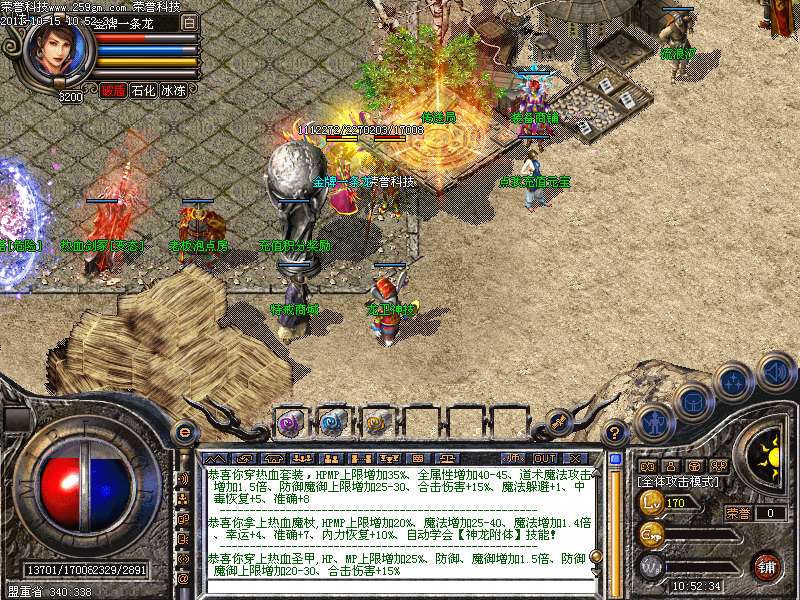Use the purple scroll hotbar item
Screen dimensions: 800x600
click(x=291, y=423)
